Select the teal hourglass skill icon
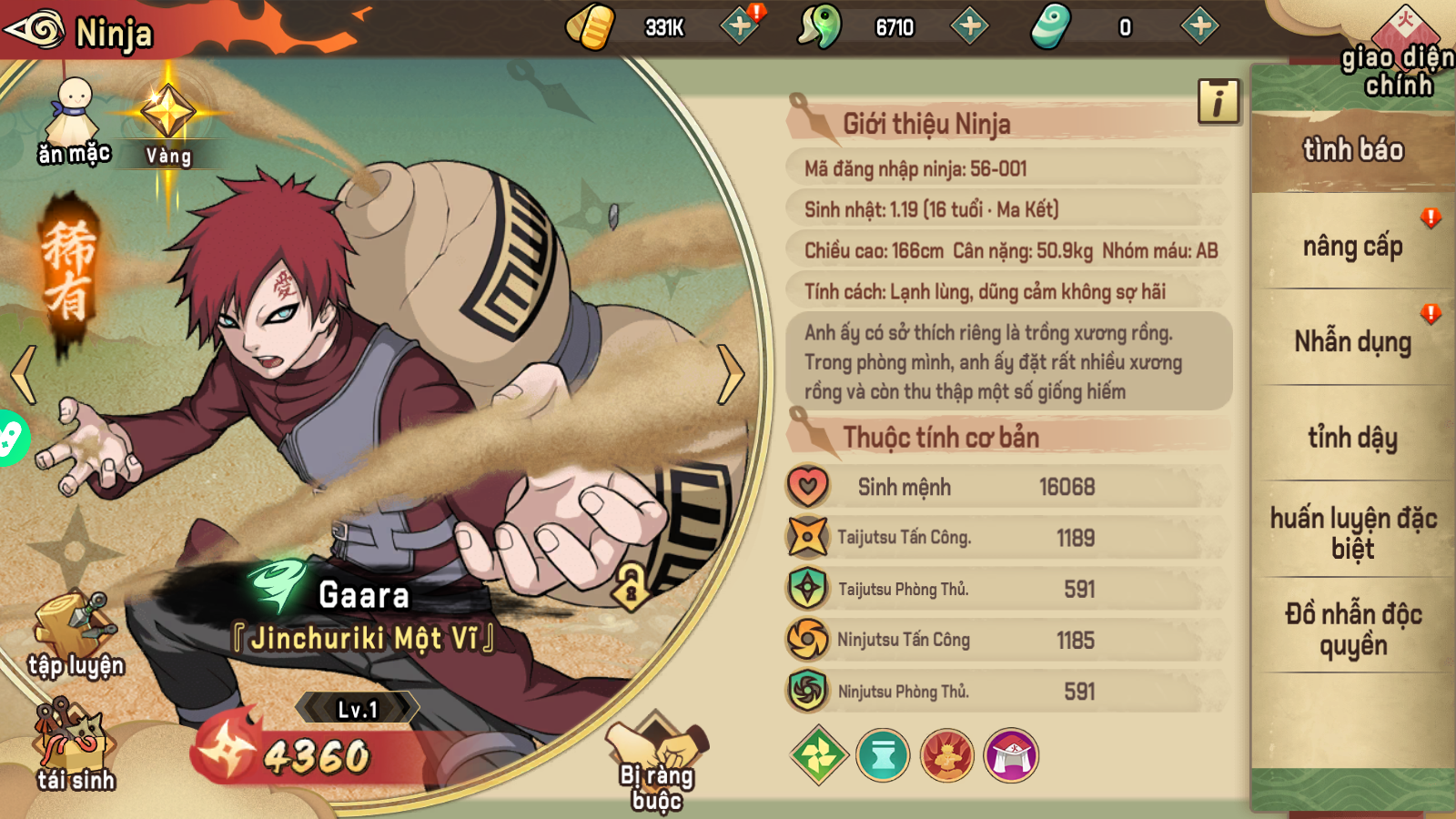 point(884,754)
